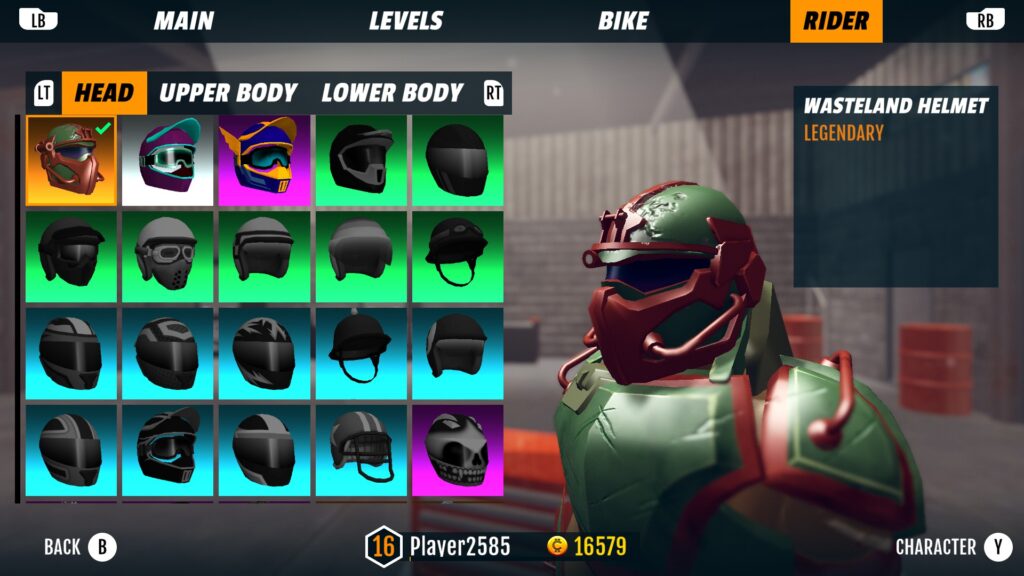Select the grey skull helmet
Image resolution: width=1024 pixels, height=576 pixels.
point(458,450)
